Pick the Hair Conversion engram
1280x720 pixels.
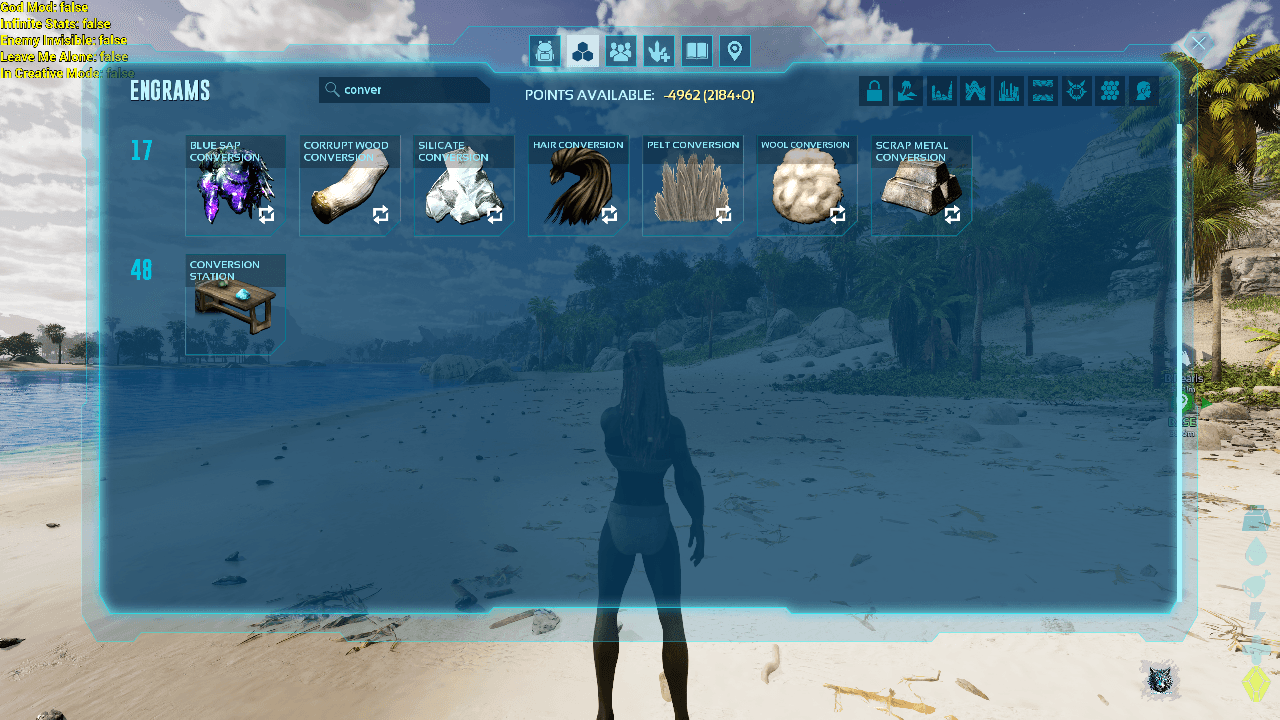click(578, 187)
